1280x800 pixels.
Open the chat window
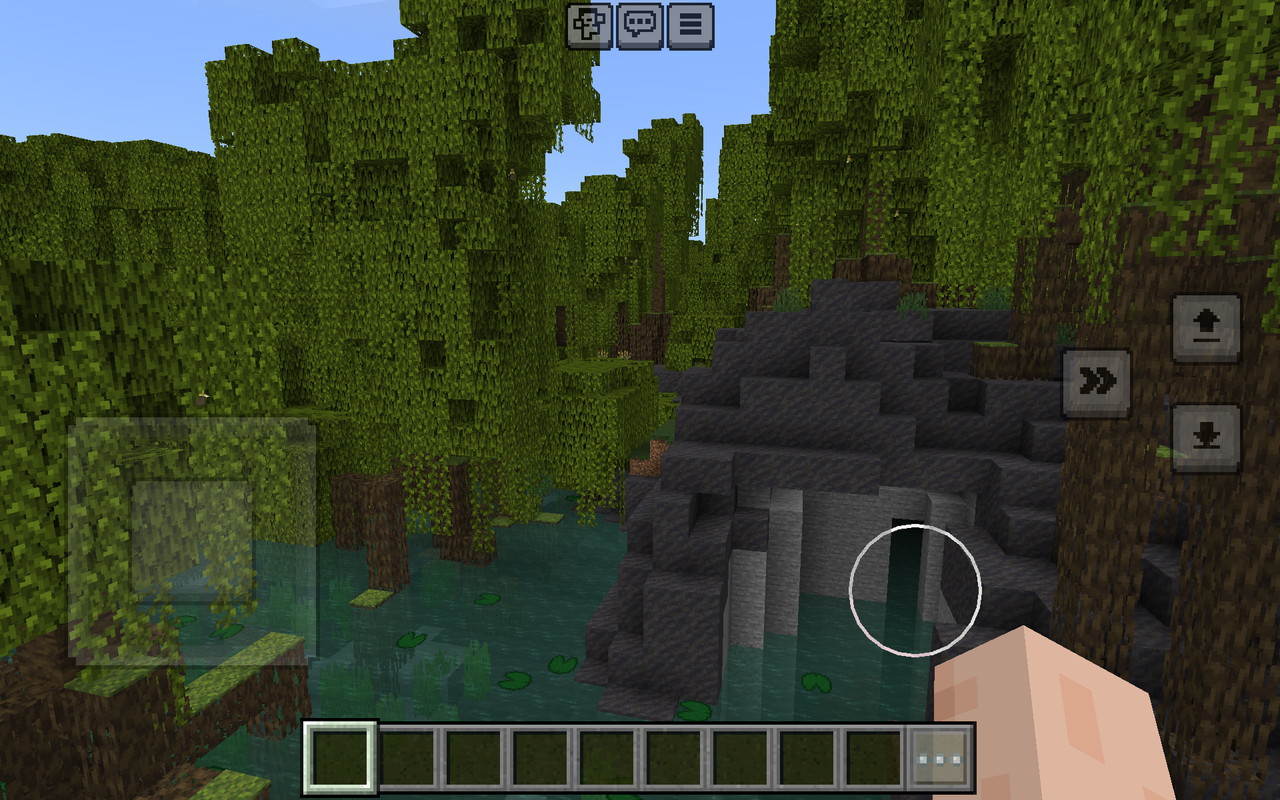tap(640, 26)
